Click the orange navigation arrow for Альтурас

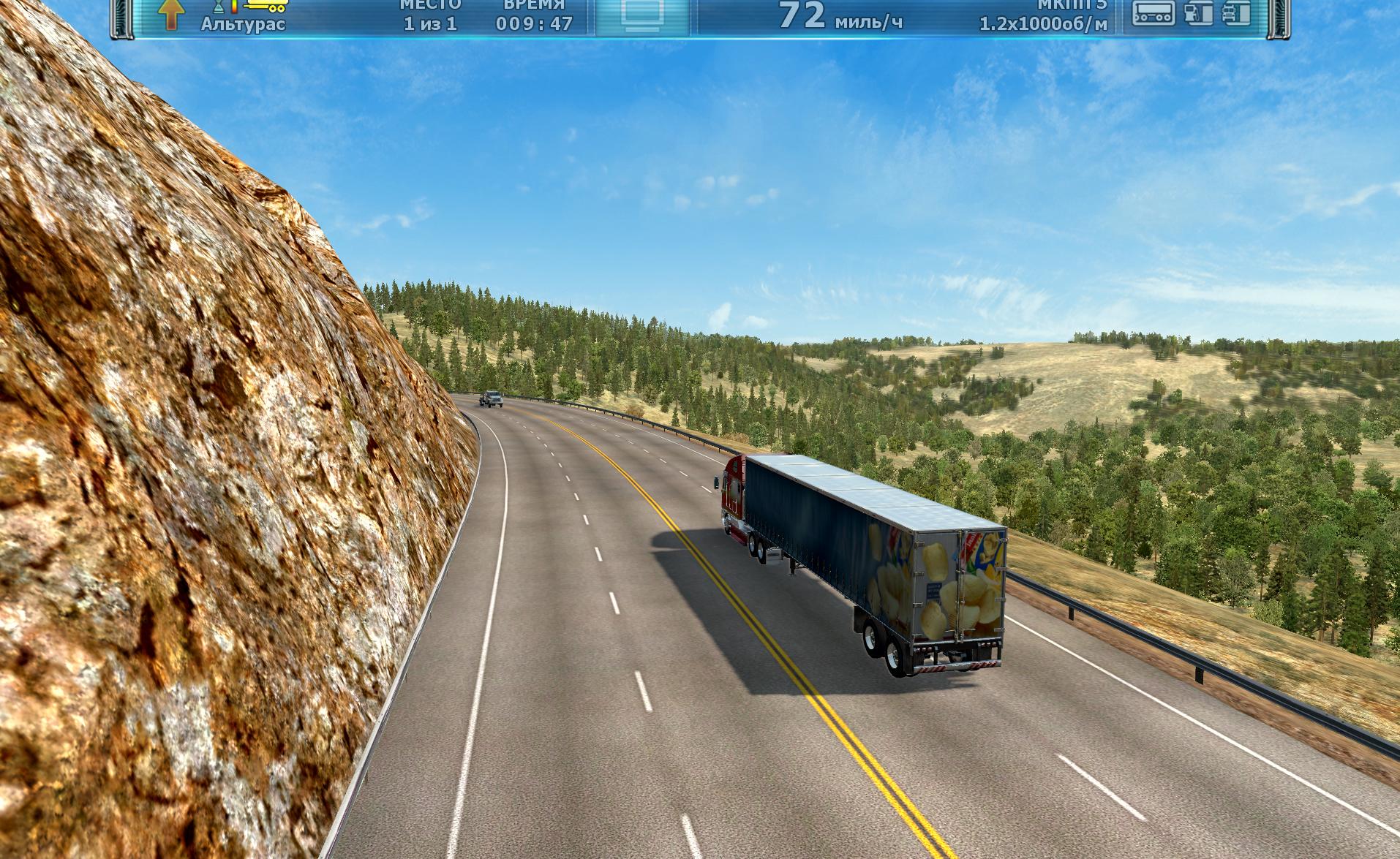coord(171,14)
